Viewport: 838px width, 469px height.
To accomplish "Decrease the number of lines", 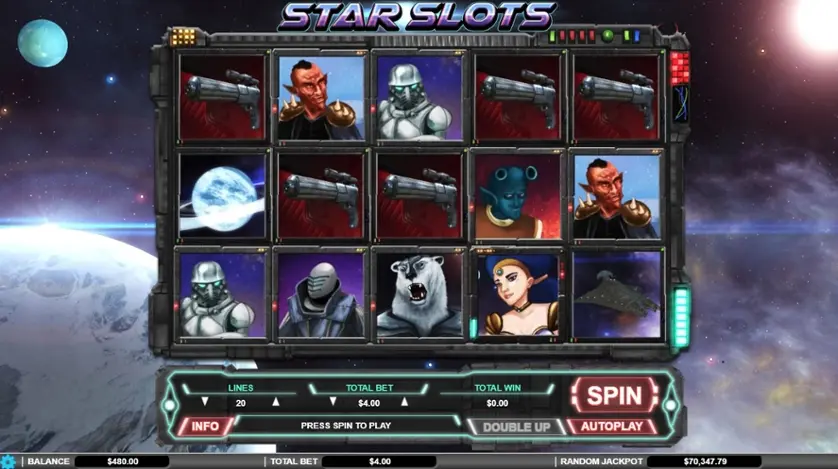I will click(205, 403).
